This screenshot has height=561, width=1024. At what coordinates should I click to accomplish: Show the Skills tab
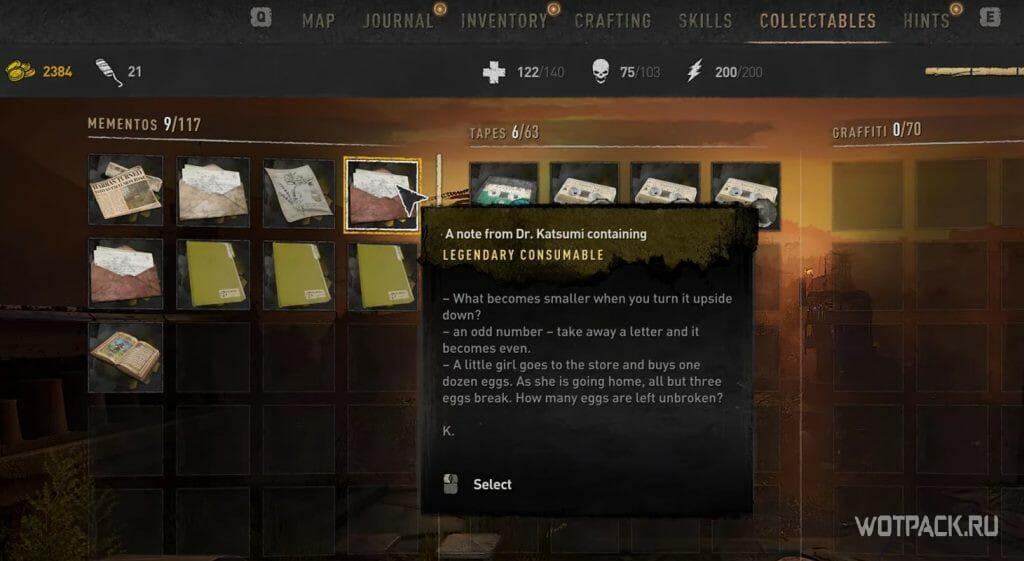click(x=705, y=20)
